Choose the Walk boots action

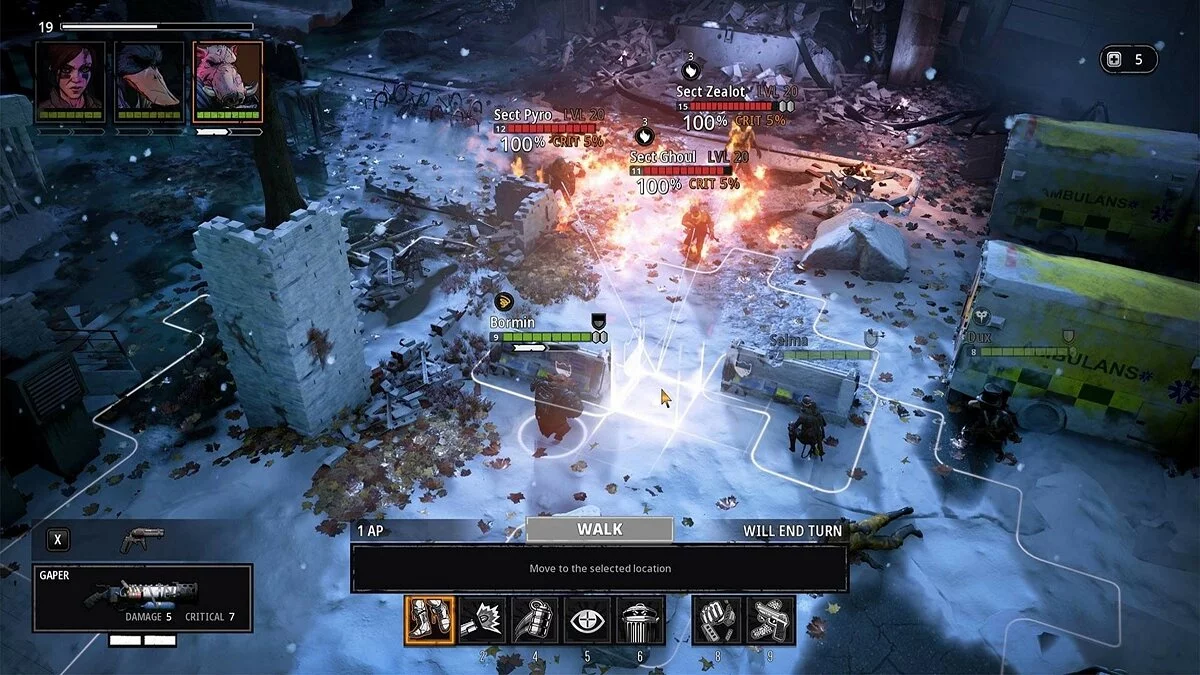pyautogui.click(x=430, y=620)
